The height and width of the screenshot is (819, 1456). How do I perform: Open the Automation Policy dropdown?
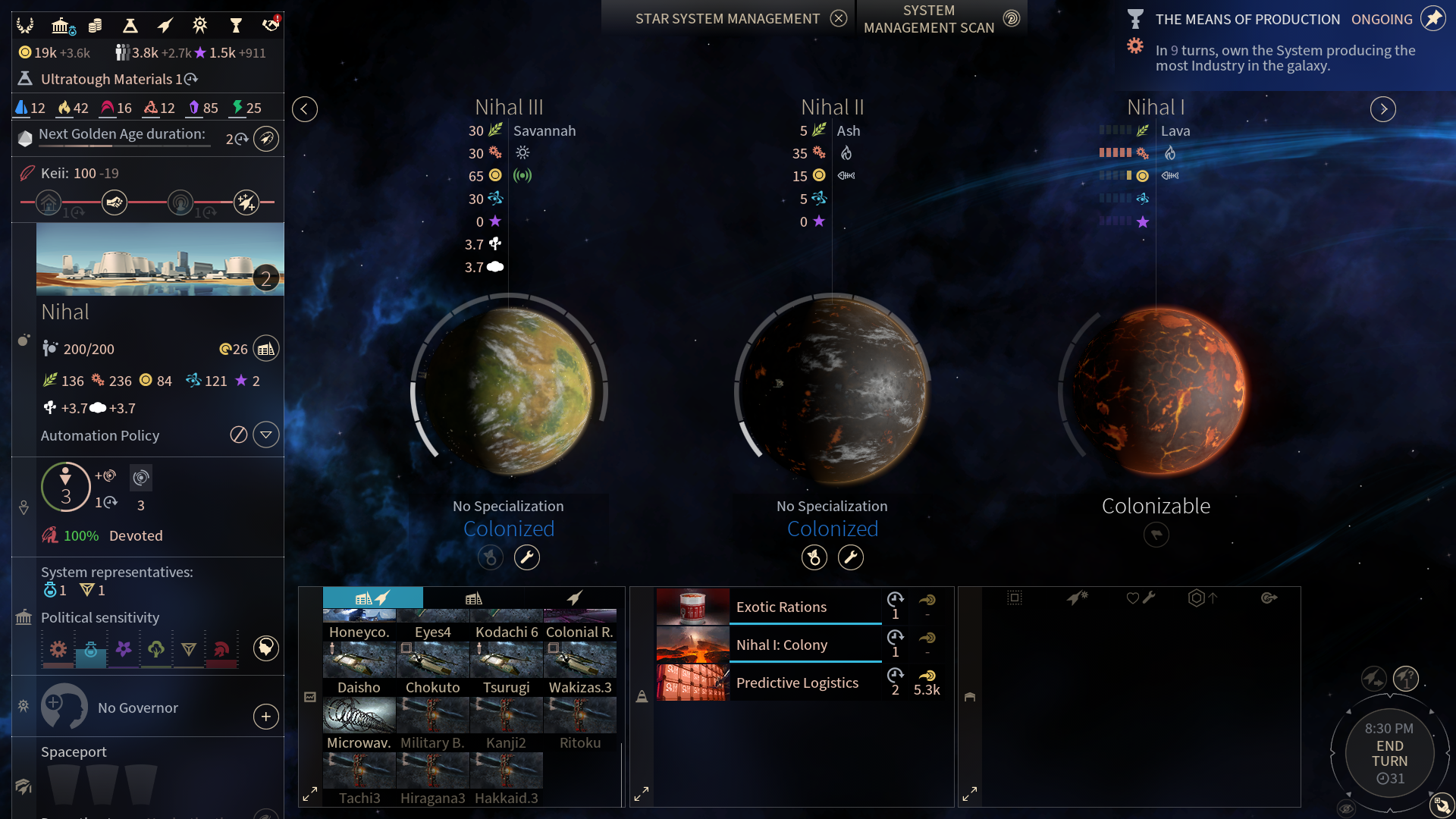click(x=265, y=435)
